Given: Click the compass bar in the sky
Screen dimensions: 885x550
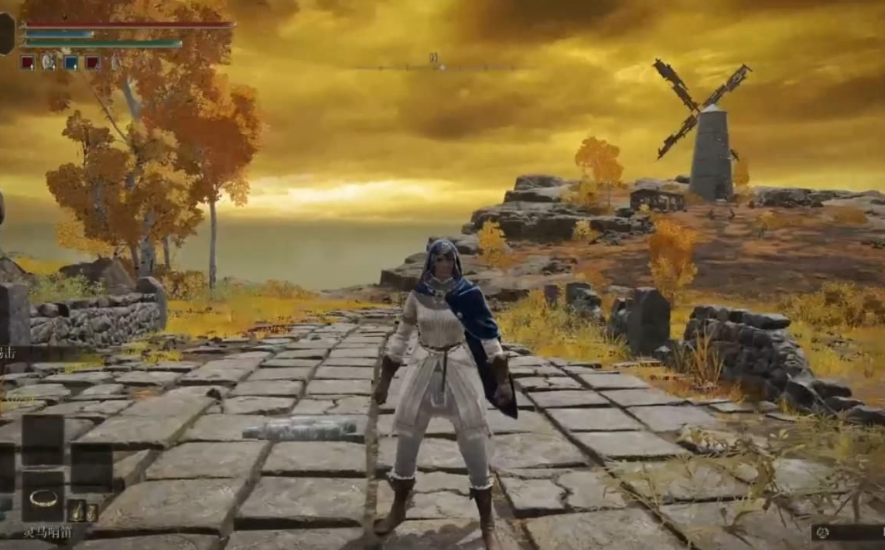Looking at the screenshot, I should tap(435, 66).
